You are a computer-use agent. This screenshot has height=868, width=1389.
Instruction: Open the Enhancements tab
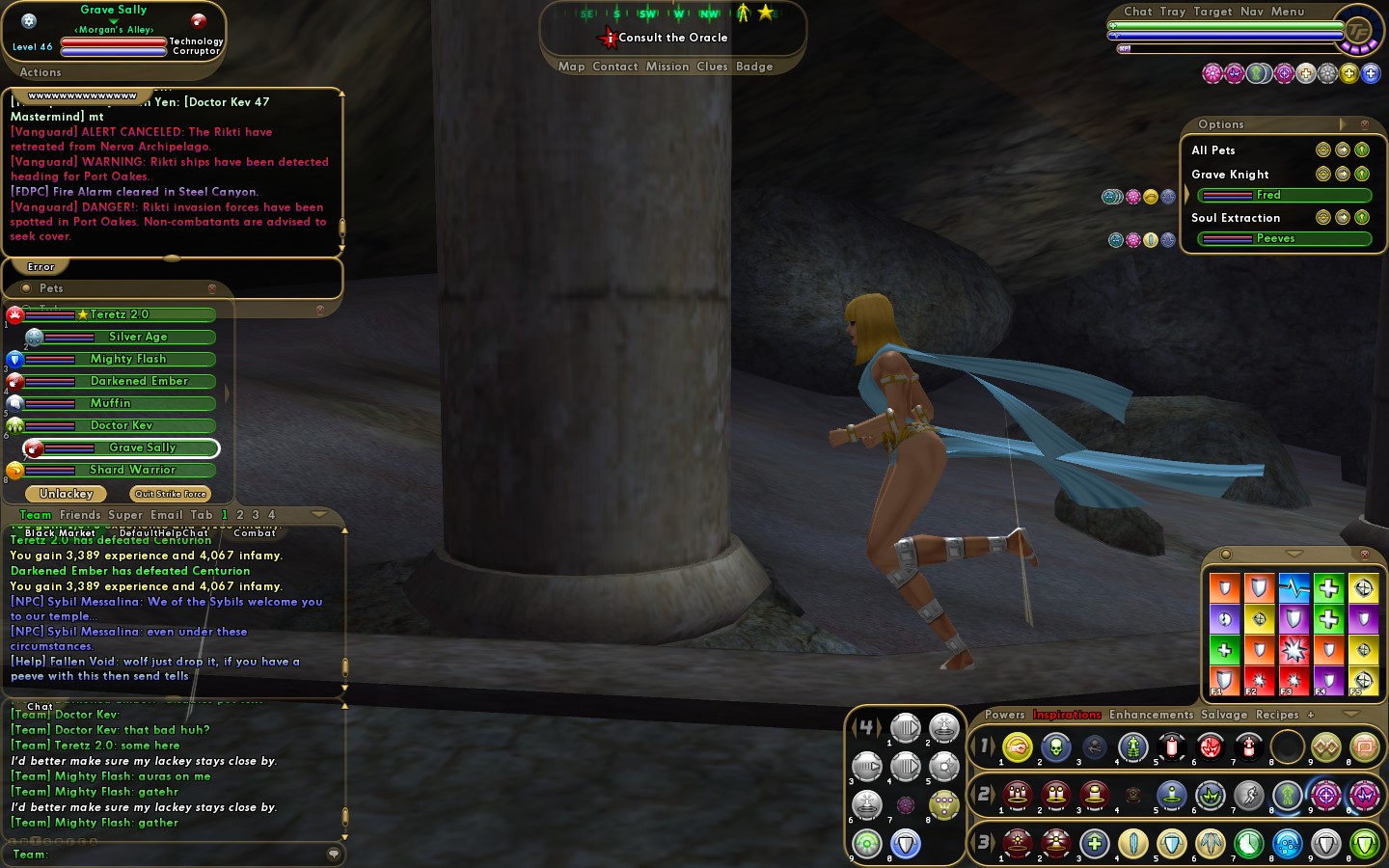pos(1151,715)
